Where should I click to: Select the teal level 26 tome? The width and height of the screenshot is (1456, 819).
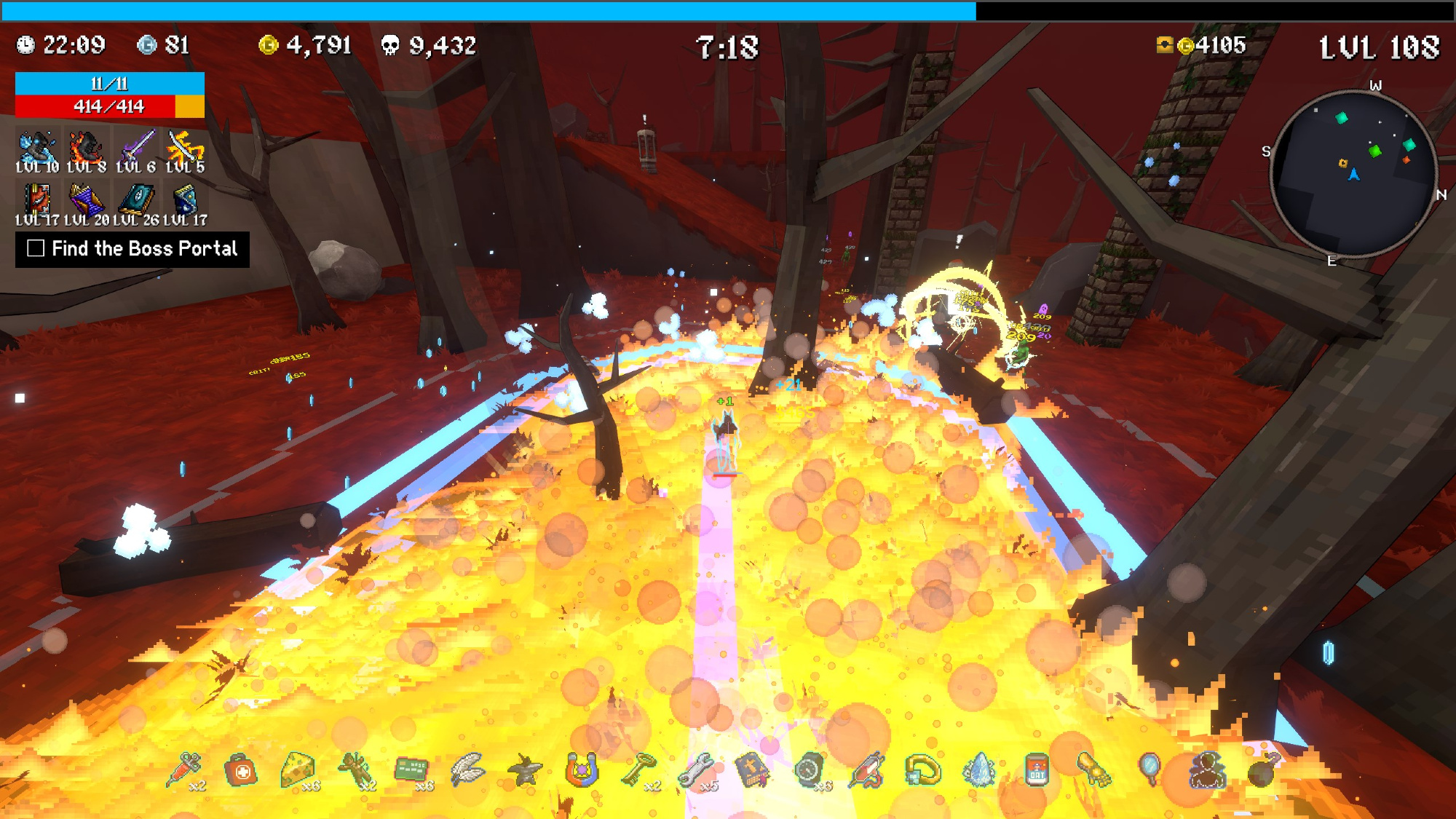pos(136,199)
